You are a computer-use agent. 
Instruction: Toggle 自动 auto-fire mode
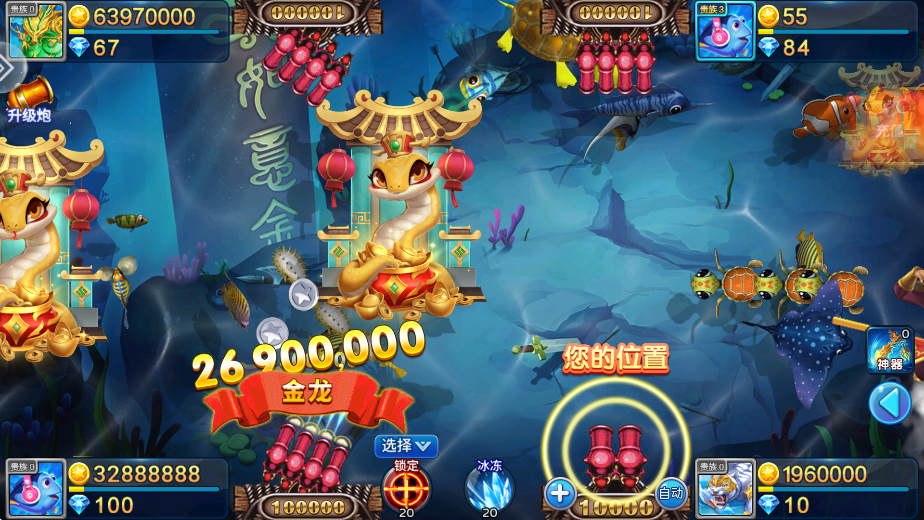[671, 492]
